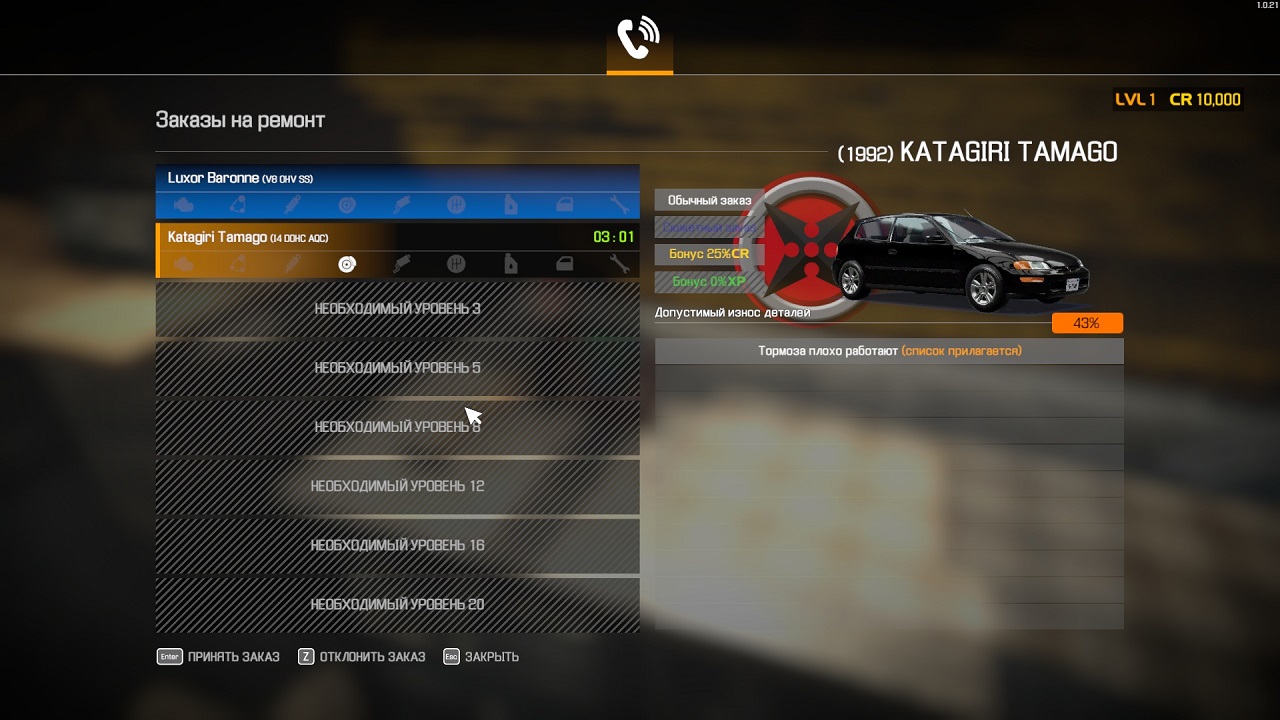Select the wrench icon on Katagiri Tamago row
The width and height of the screenshot is (1280, 720).
point(618,264)
